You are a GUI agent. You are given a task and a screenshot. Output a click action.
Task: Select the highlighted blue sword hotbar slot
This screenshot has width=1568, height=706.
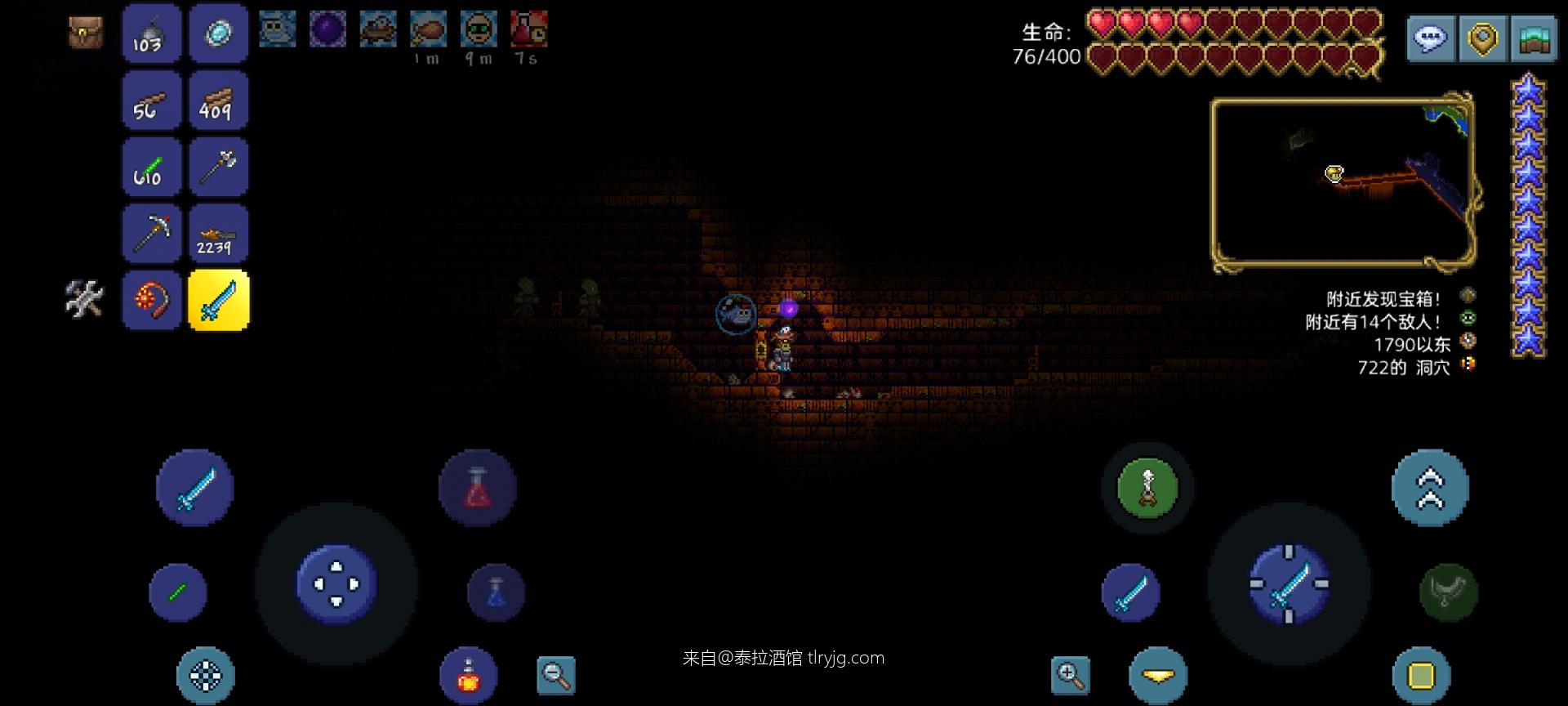coord(217,301)
